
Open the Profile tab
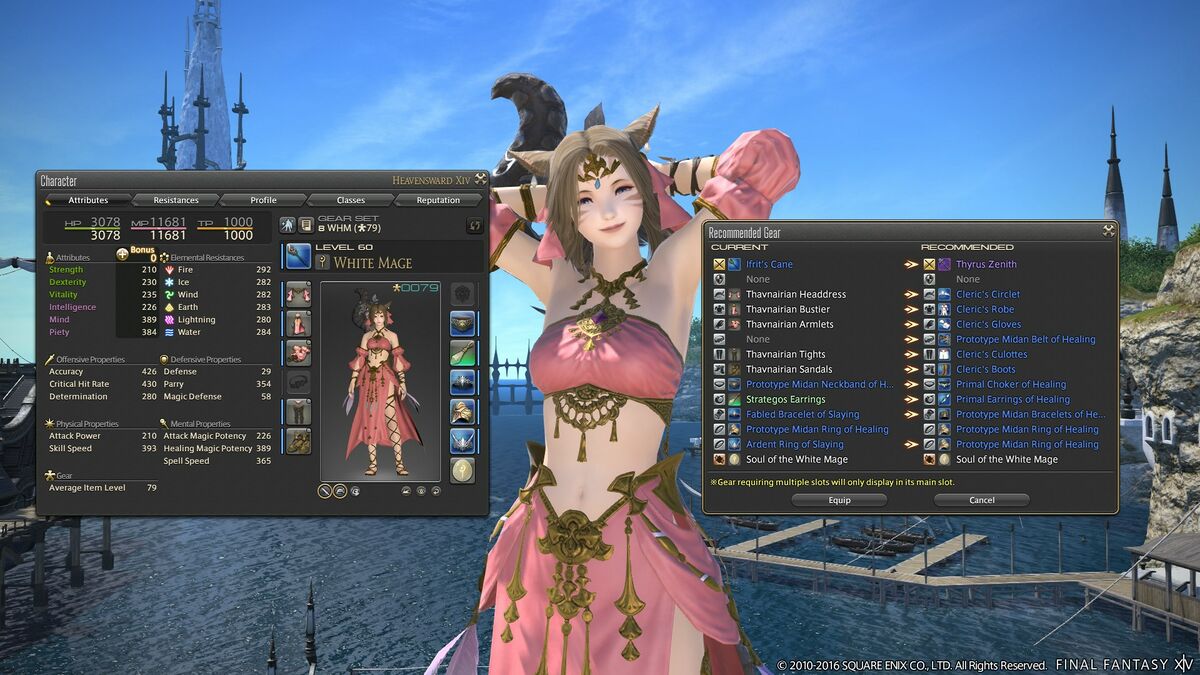coord(263,200)
